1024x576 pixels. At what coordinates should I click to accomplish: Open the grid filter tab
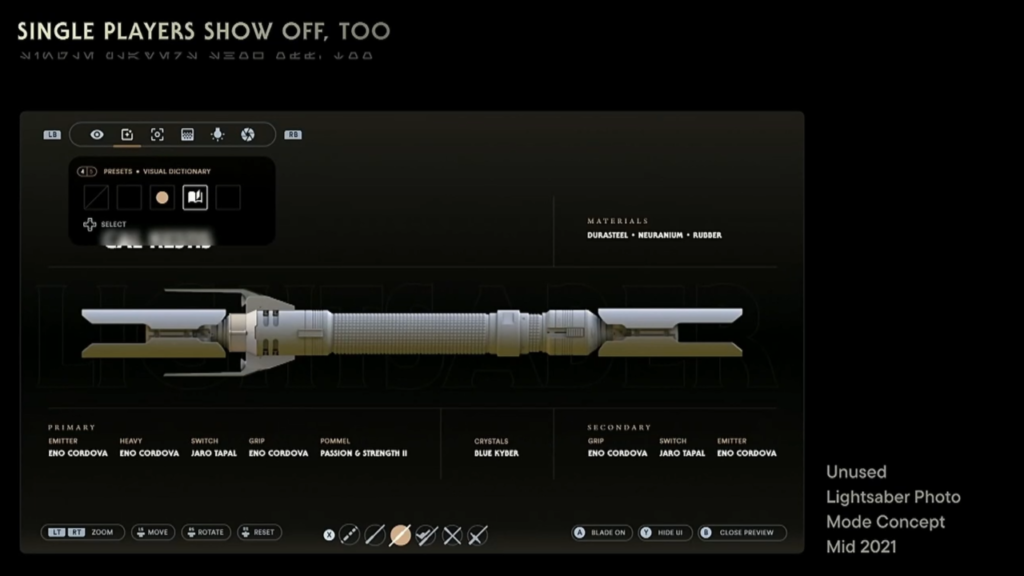point(187,134)
